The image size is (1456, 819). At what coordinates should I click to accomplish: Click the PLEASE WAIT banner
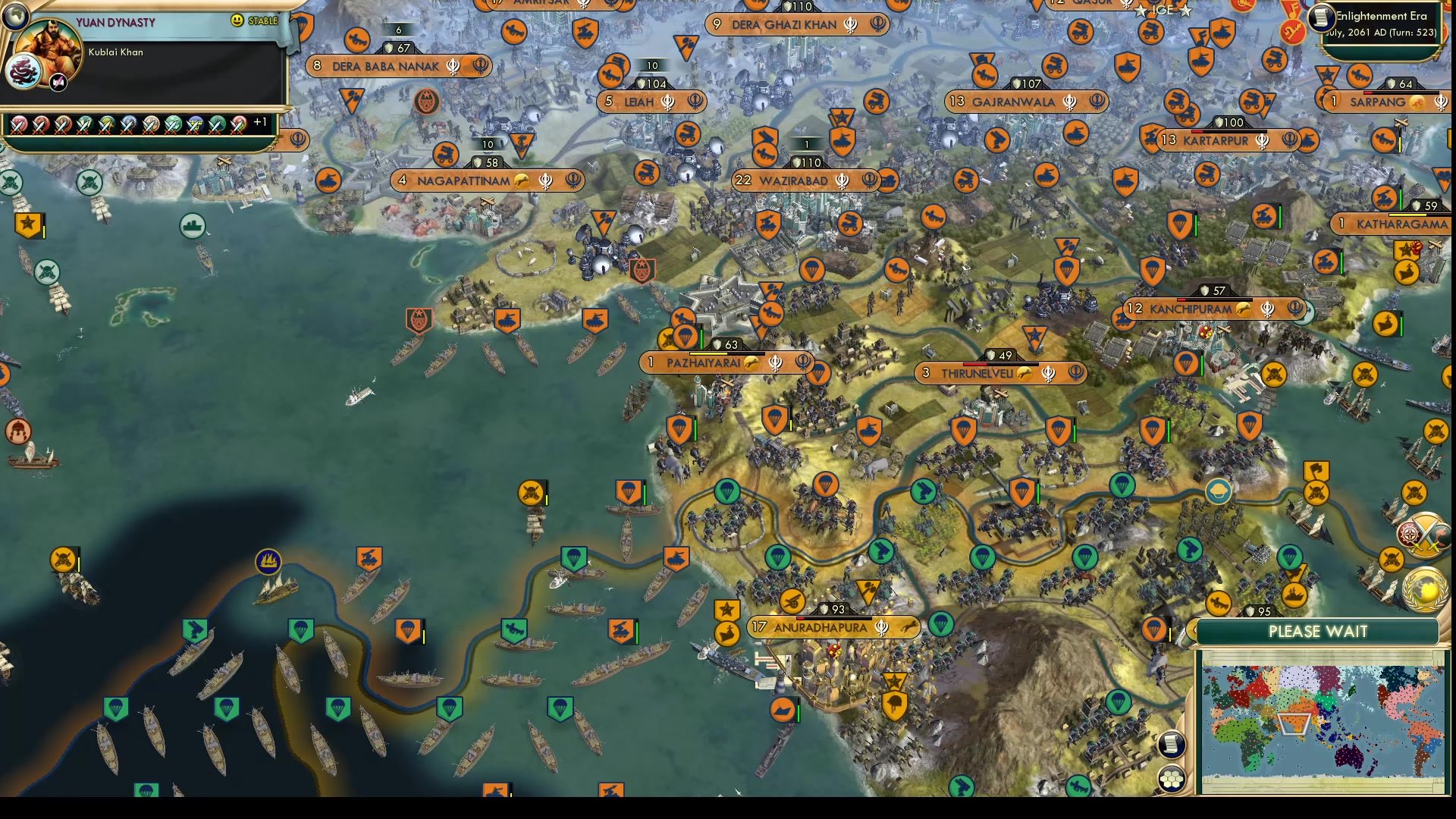tap(1319, 632)
